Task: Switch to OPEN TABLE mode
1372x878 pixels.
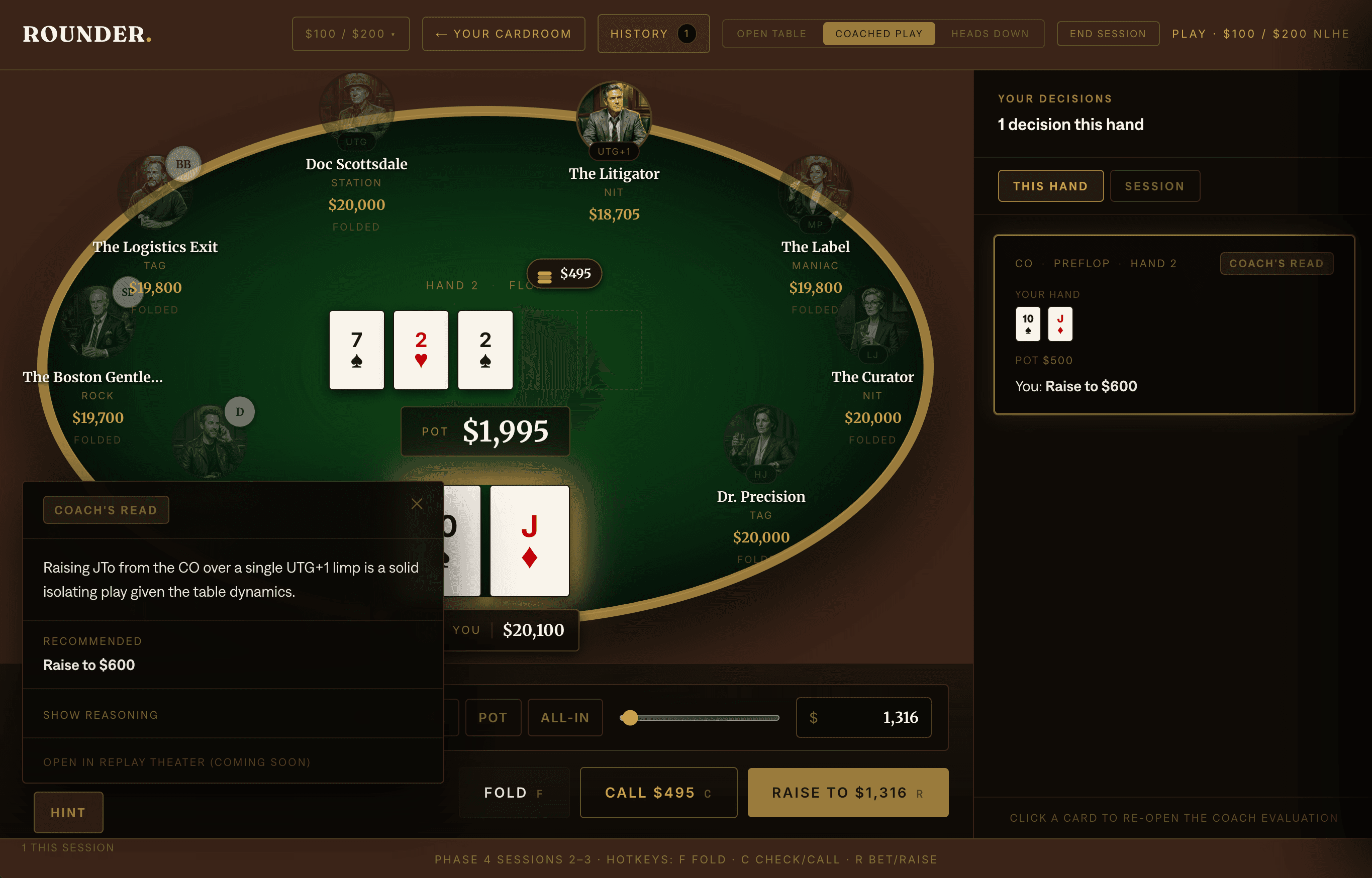Action: coord(771,34)
